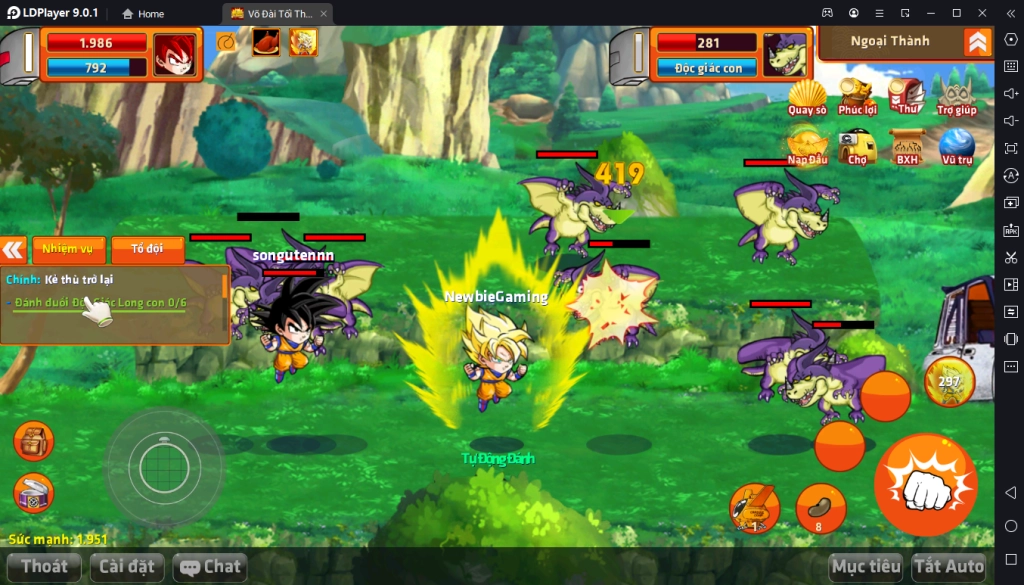
Task: Open the Trợ giúp help menu
Action: click(957, 96)
